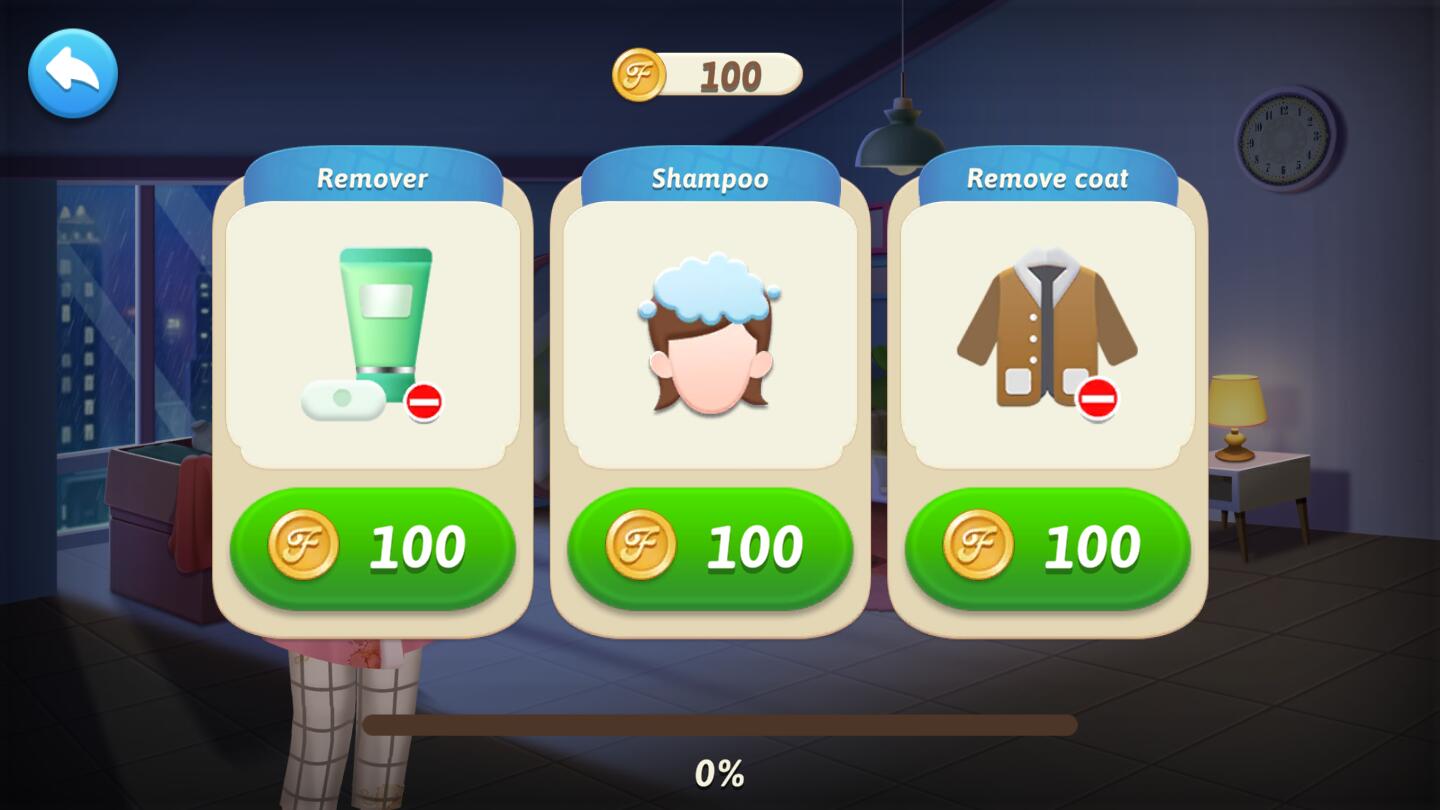Click the coin icon on the Remover buy button
This screenshot has width=1440, height=810.
click(x=307, y=546)
